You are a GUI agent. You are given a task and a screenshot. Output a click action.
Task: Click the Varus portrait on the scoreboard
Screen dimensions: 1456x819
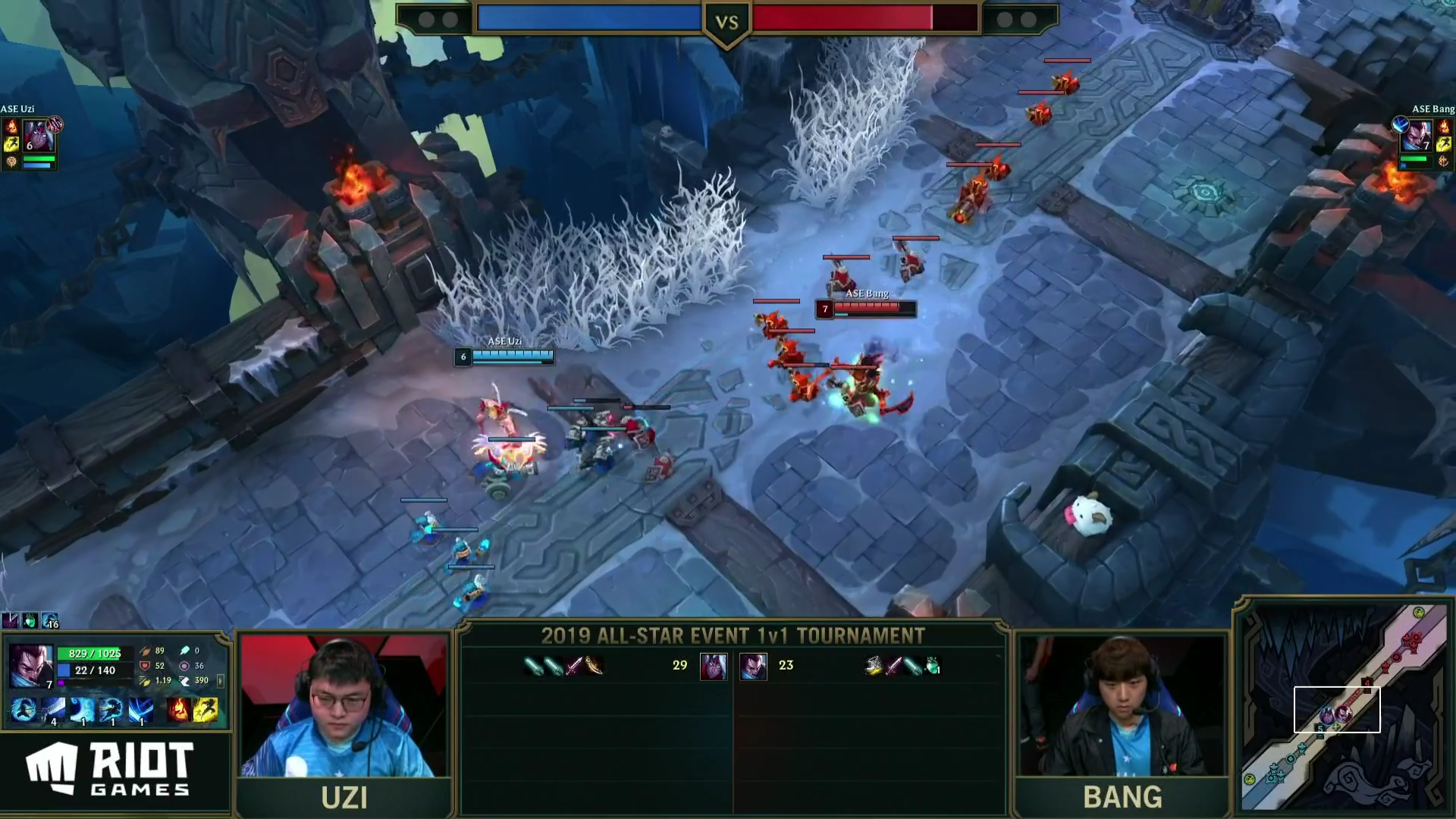pos(713,666)
